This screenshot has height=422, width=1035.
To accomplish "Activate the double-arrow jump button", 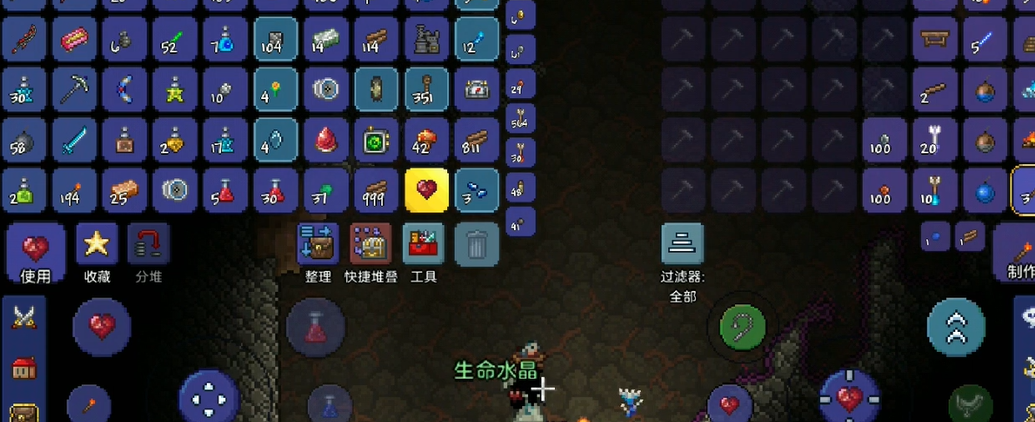I will pos(956,326).
